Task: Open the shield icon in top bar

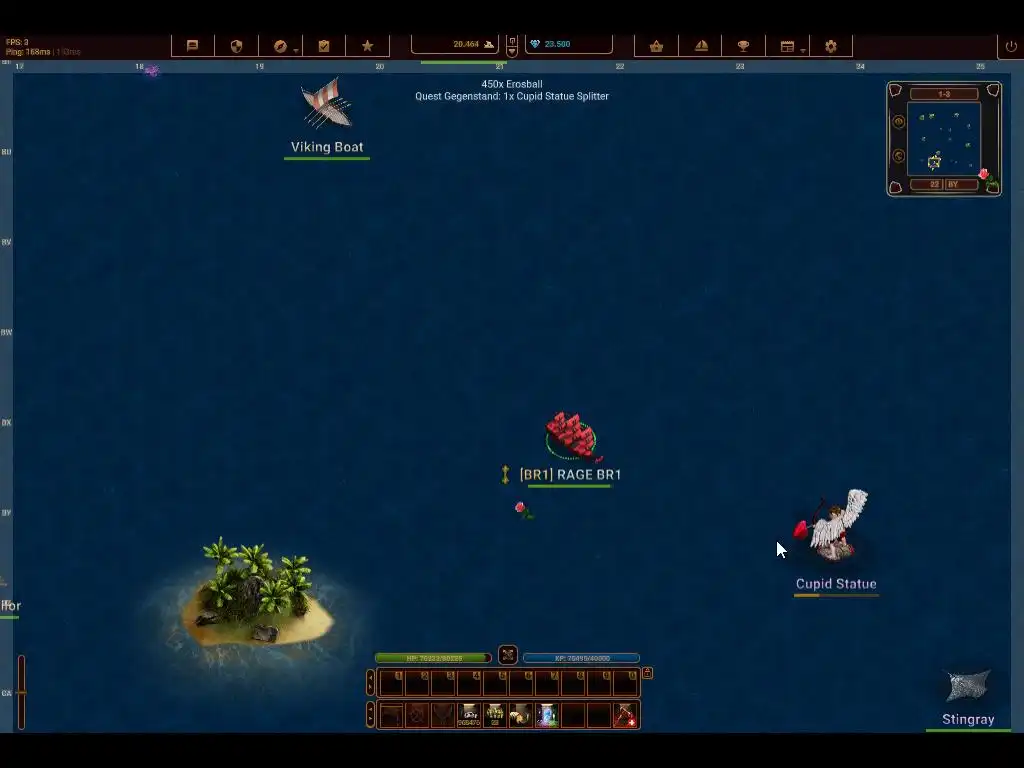Action: pyautogui.click(x=237, y=46)
